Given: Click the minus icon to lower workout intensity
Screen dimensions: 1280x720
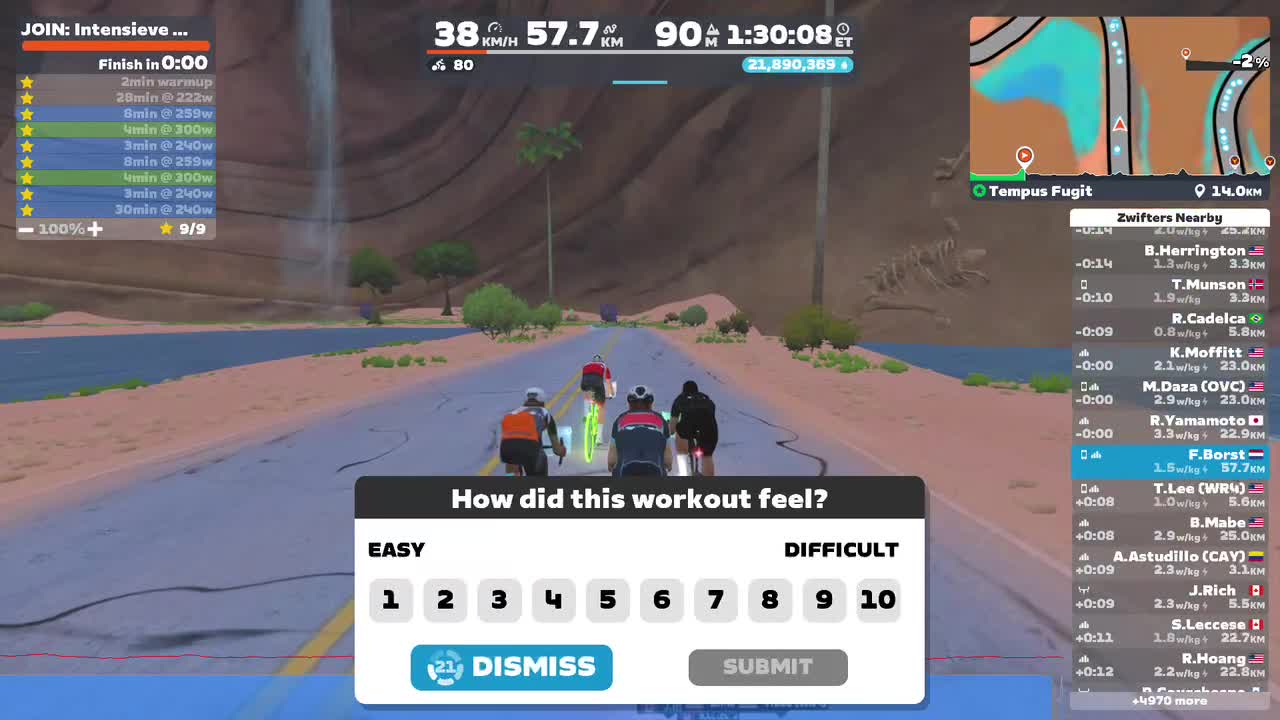Looking at the screenshot, I should [x=25, y=228].
